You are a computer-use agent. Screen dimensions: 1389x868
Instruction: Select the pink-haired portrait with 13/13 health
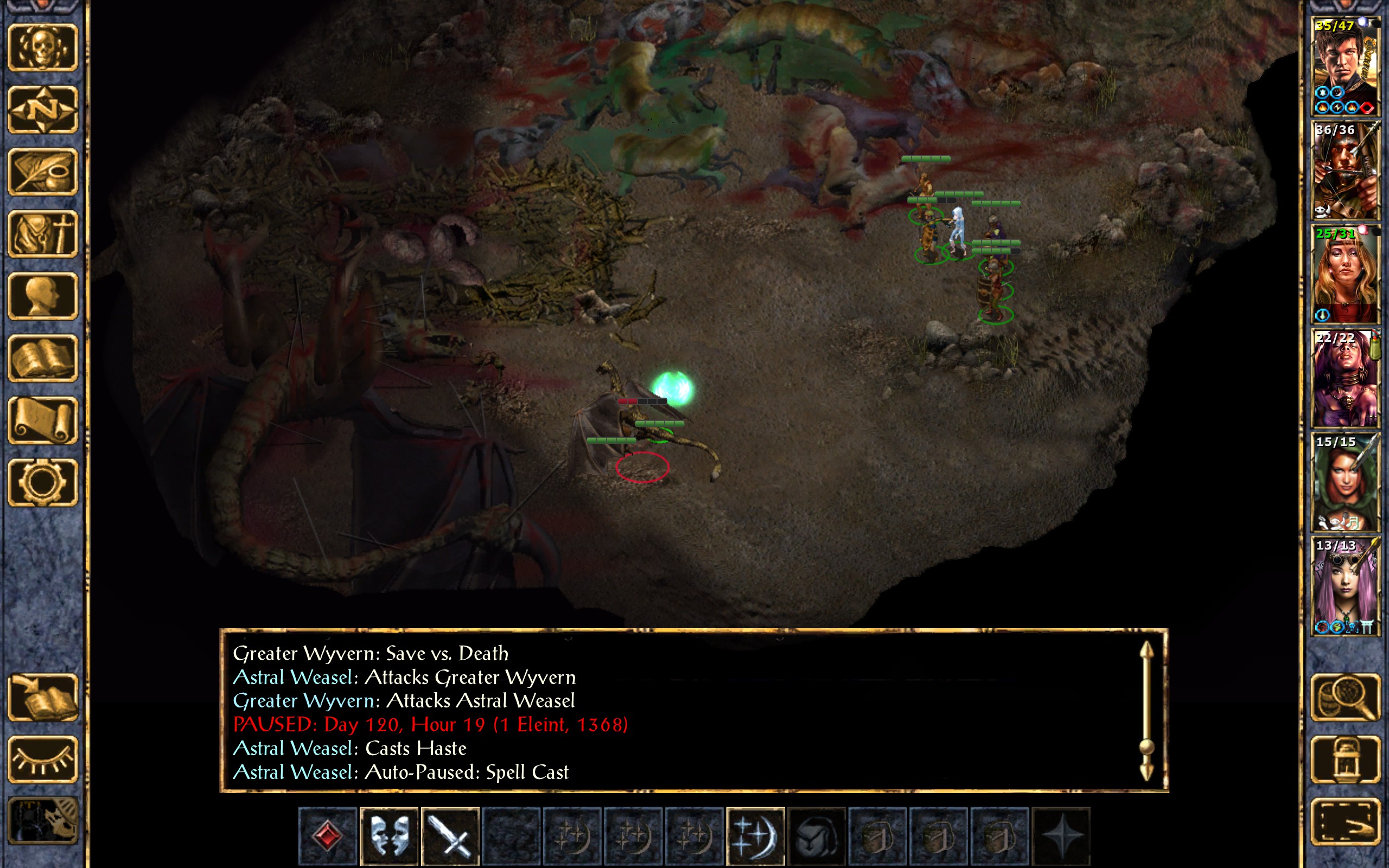1345,585
